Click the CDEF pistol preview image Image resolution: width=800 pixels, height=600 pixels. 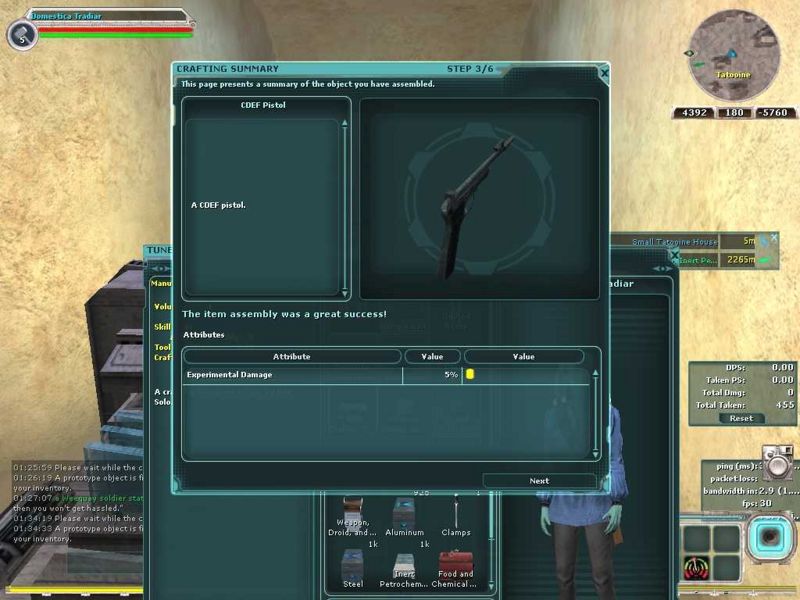[479, 198]
